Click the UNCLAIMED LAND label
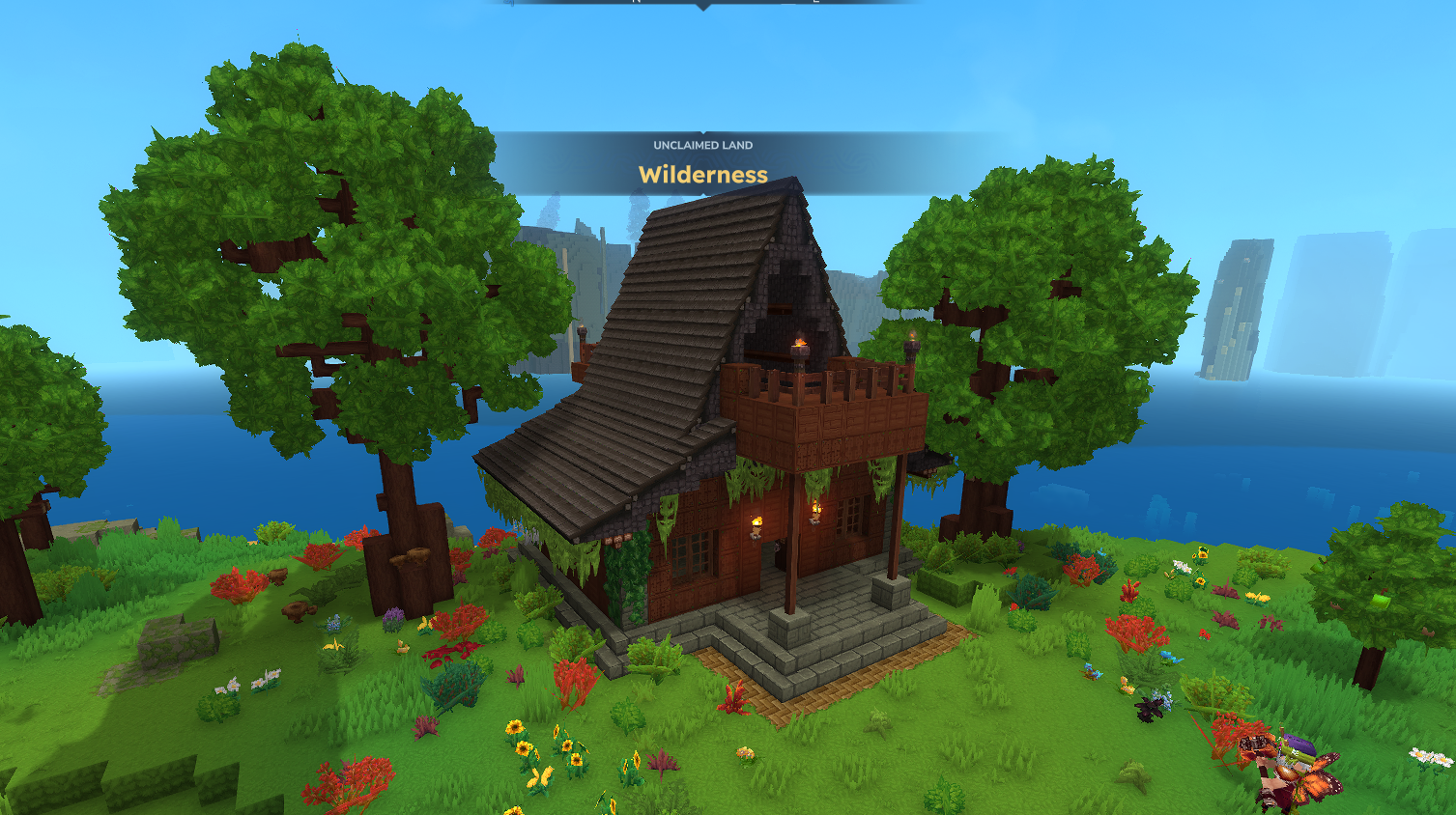Image resolution: width=1456 pixels, height=815 pixels. 703,146
